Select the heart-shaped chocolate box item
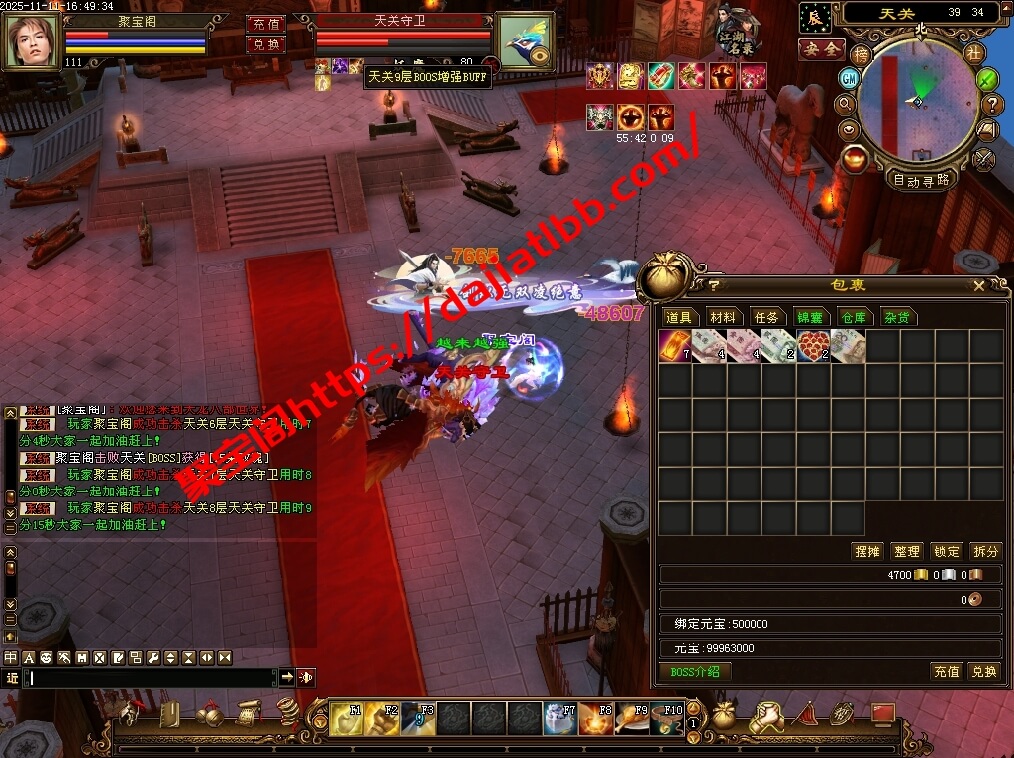 pyautogui.click(x=812, y=346)
